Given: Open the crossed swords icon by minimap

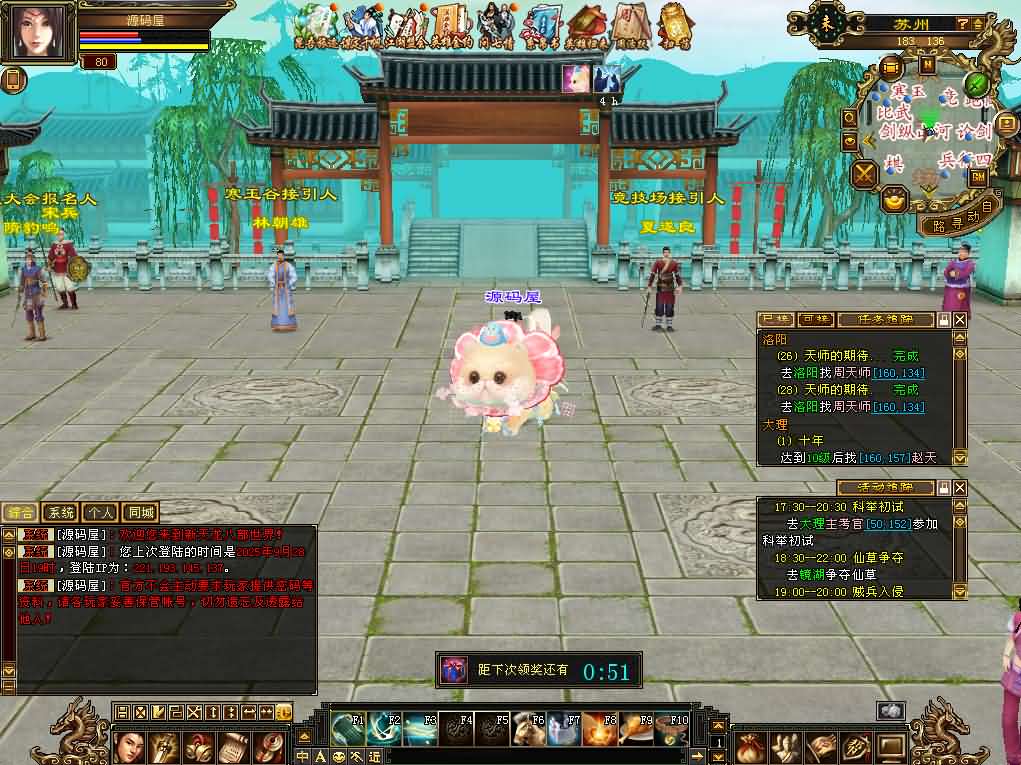Looking at the screenshot, I should (864, 174).
